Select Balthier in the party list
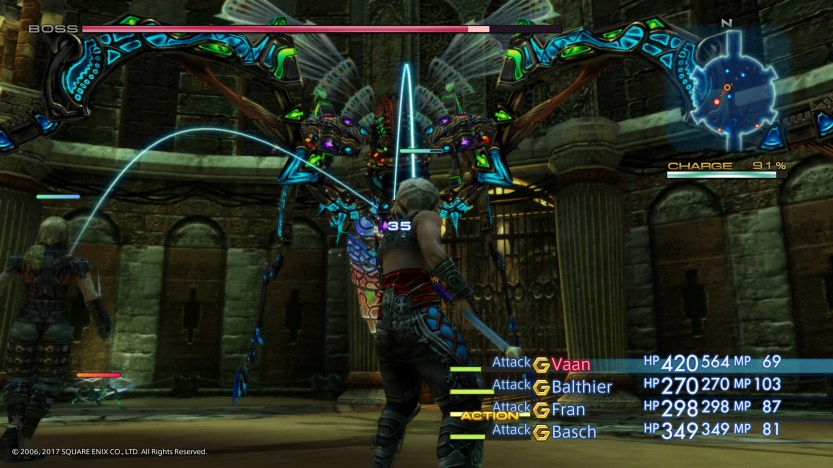The image size is (833, 468). coord(581,387)
